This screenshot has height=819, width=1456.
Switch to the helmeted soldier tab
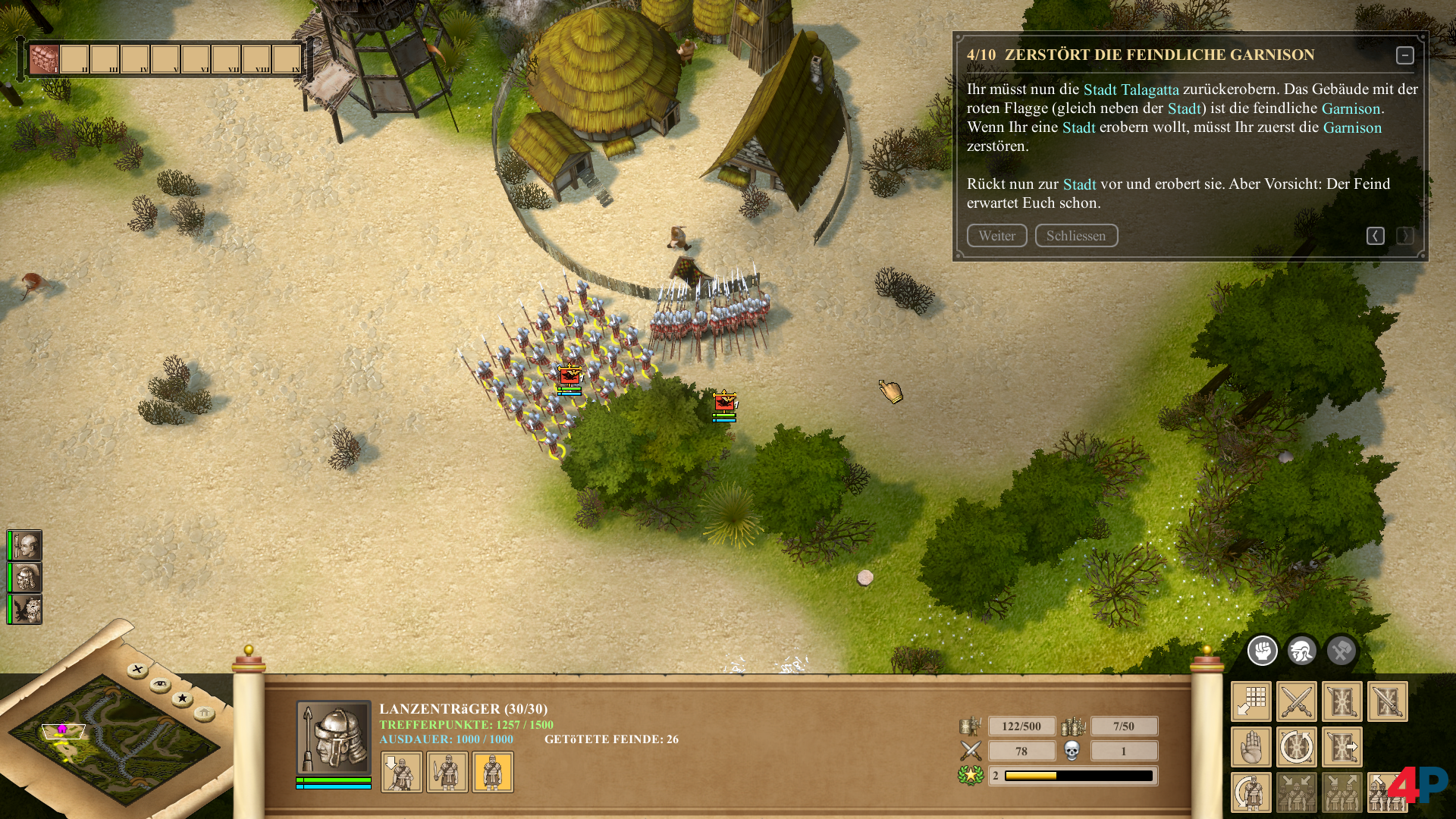tap(1302, 651)
